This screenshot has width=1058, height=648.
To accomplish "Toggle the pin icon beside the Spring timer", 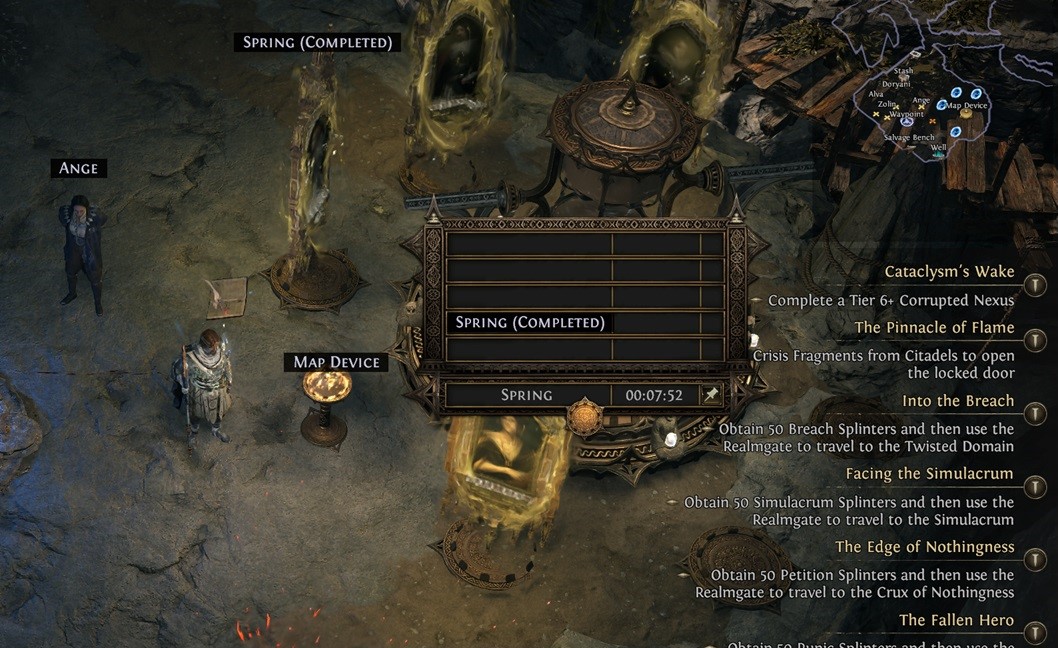I will point(710,395).
